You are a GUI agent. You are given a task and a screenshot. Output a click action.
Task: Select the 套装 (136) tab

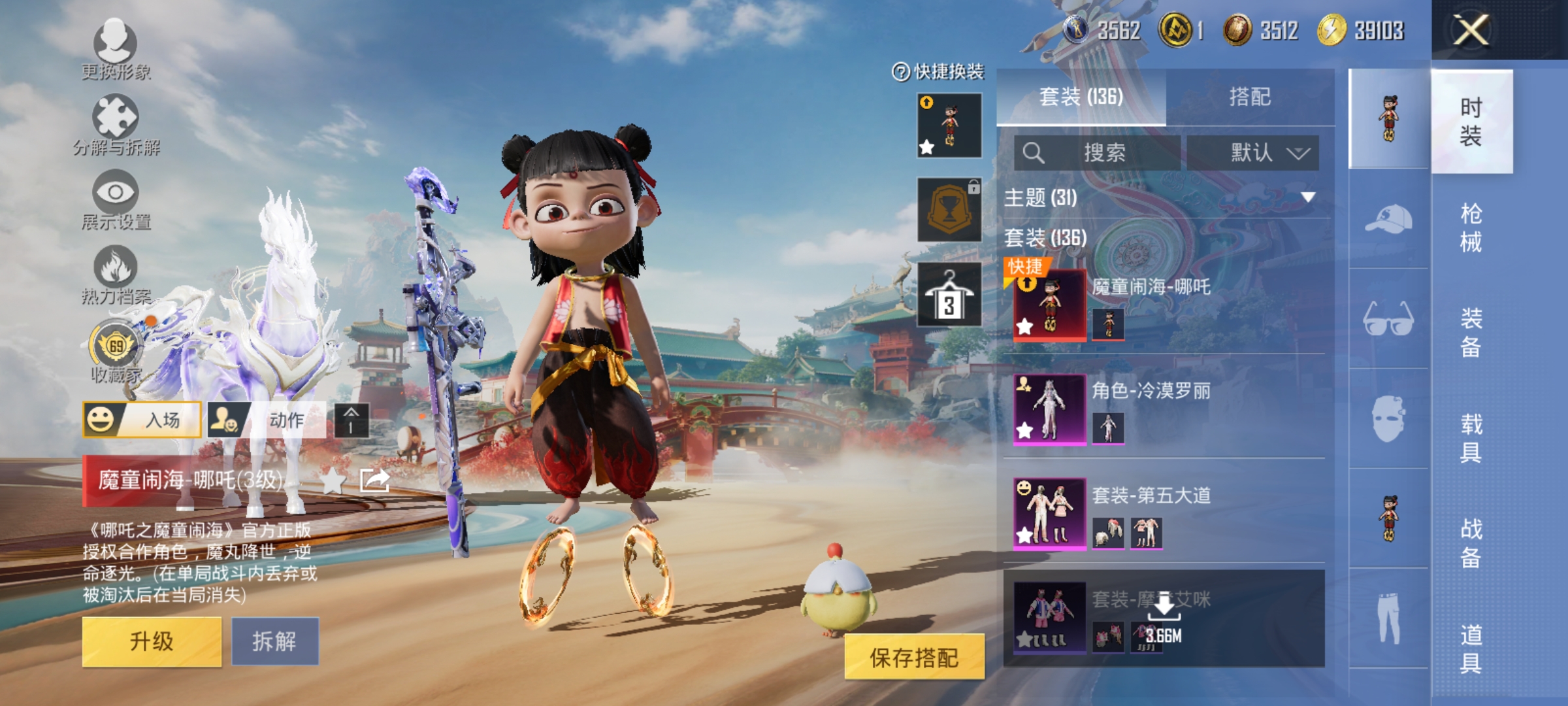click(1081, 97)
